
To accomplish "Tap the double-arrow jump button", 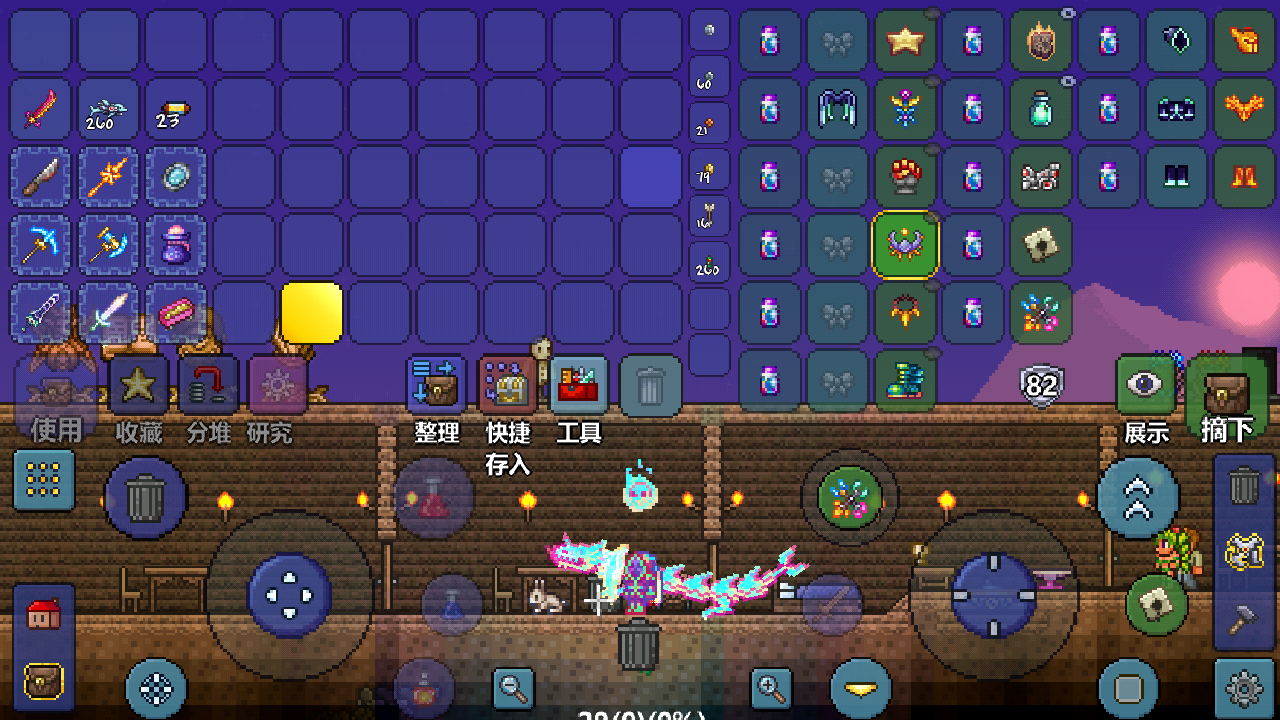I will [x=1137, y=497].
